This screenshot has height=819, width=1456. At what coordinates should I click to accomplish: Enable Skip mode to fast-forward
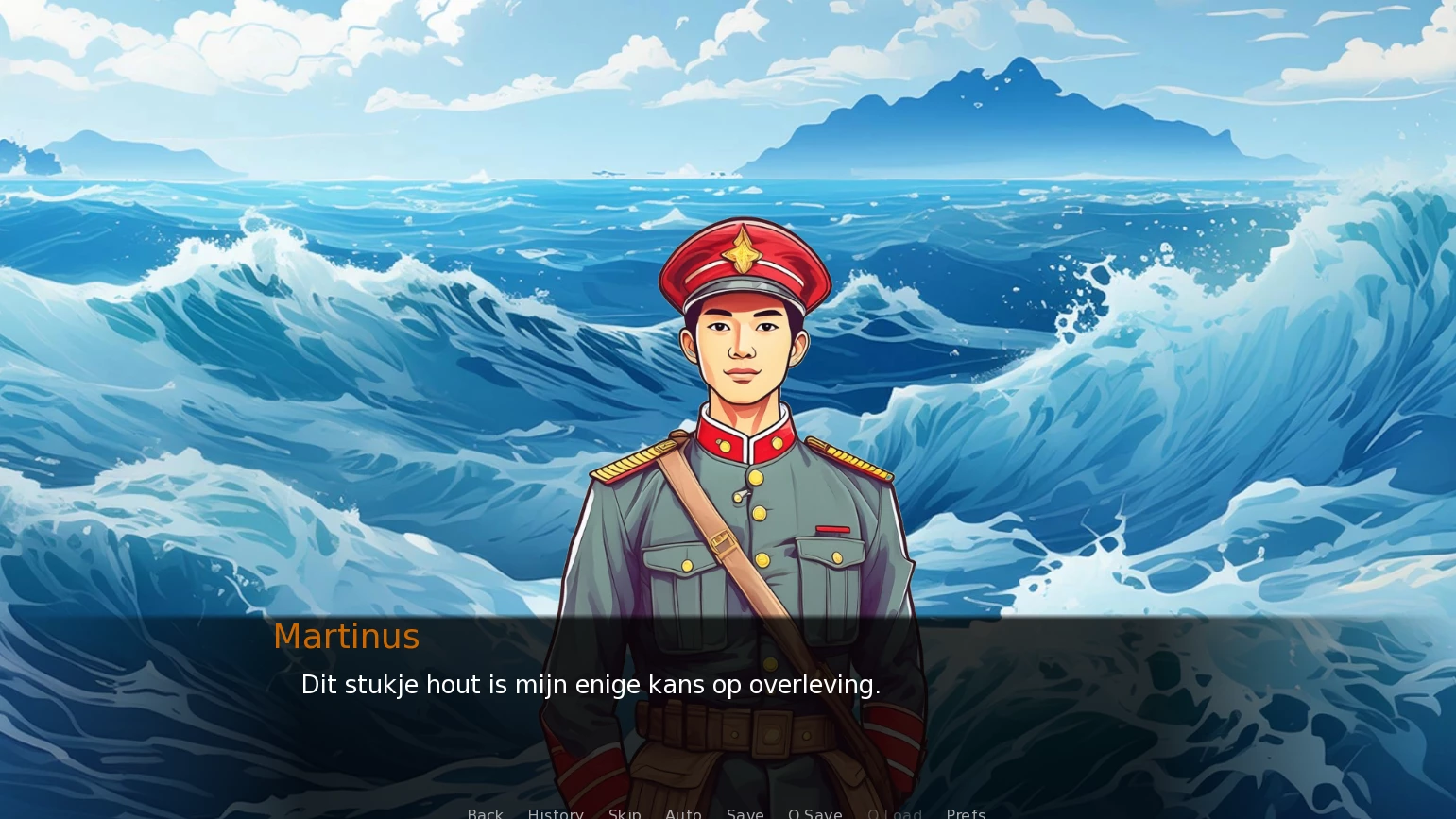625,813
